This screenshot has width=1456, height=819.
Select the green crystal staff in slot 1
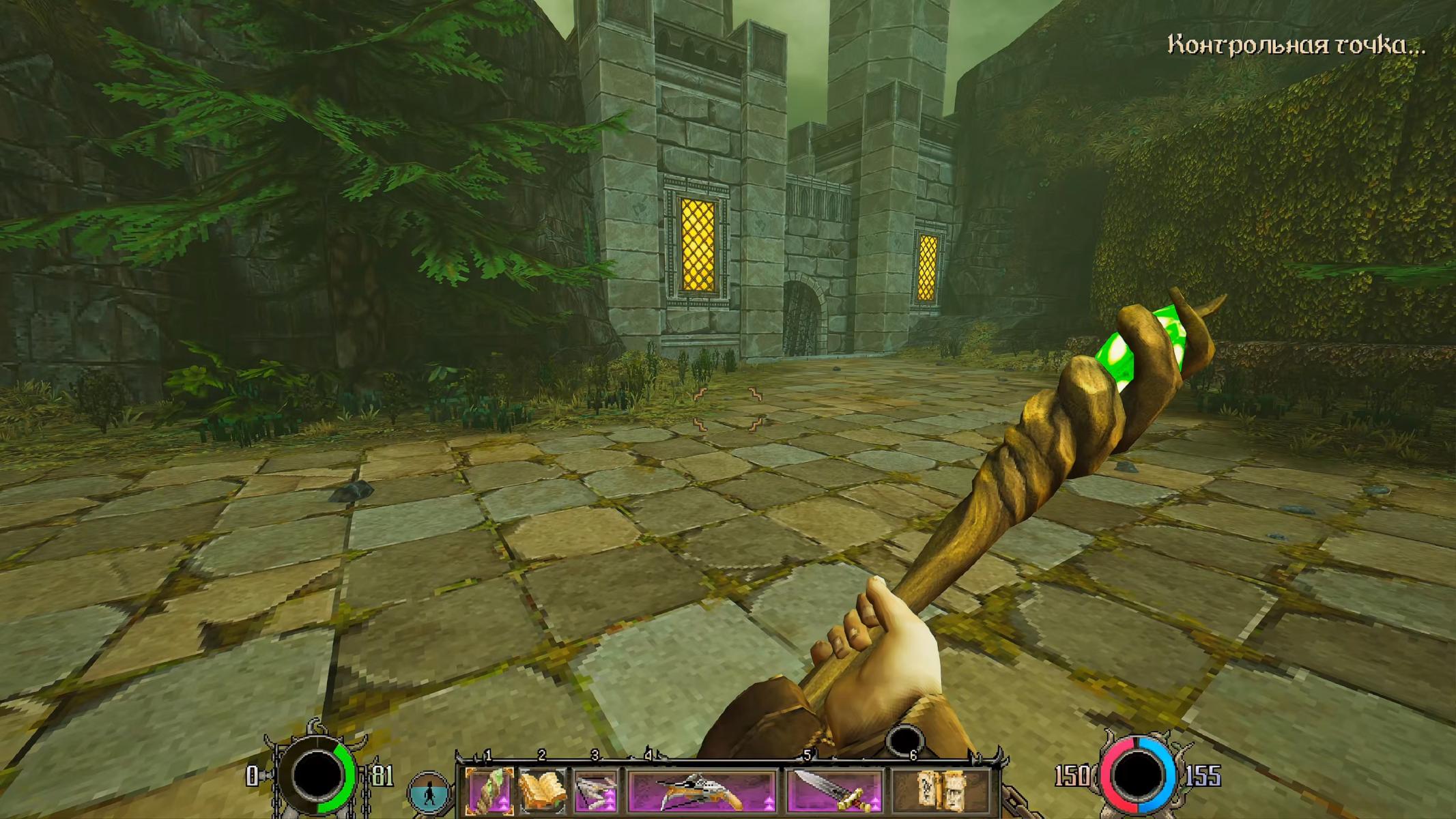pyautogui.click(x=489, y=791)
